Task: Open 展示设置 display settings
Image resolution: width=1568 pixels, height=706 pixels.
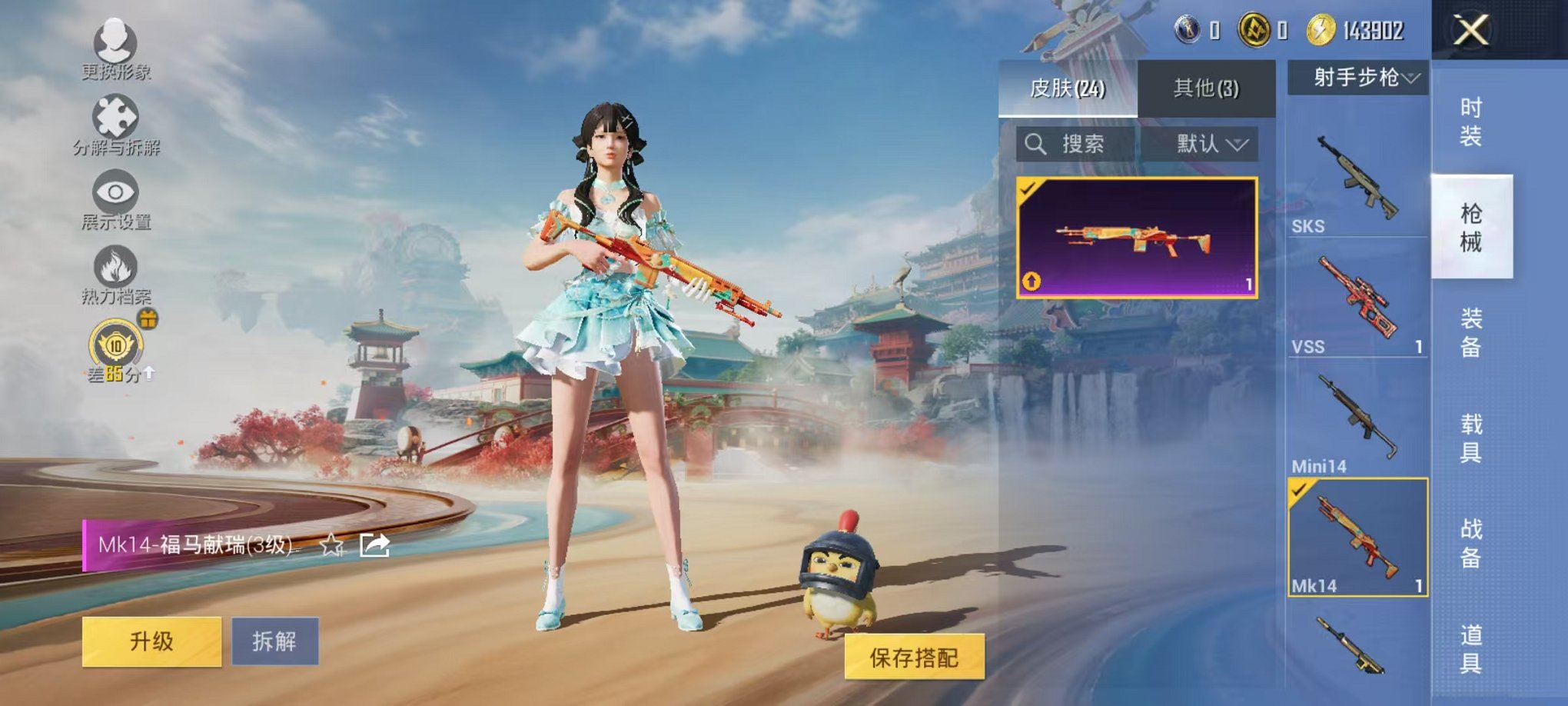Action: coord(114,192)
